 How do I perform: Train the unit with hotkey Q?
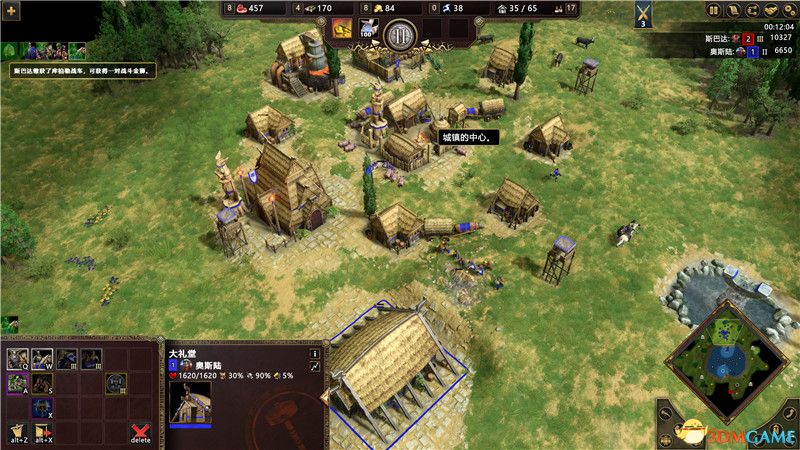pyautogui.click(x=17, y=357)
